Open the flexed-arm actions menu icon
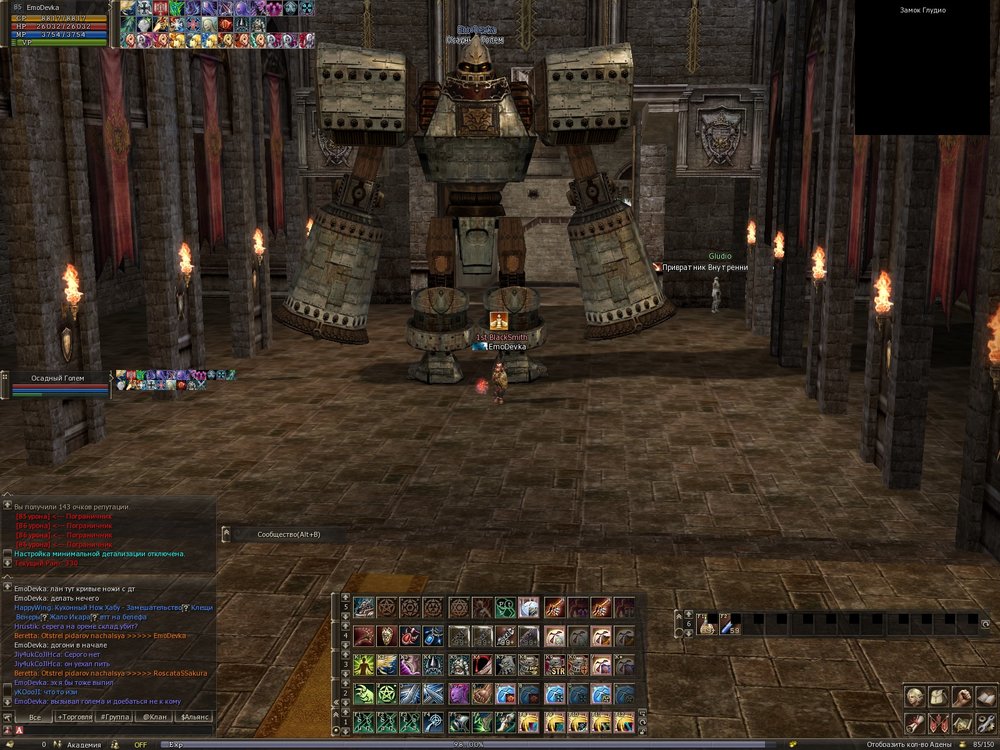The width and height of the screenshot is (1000, 750). (961, 697)
